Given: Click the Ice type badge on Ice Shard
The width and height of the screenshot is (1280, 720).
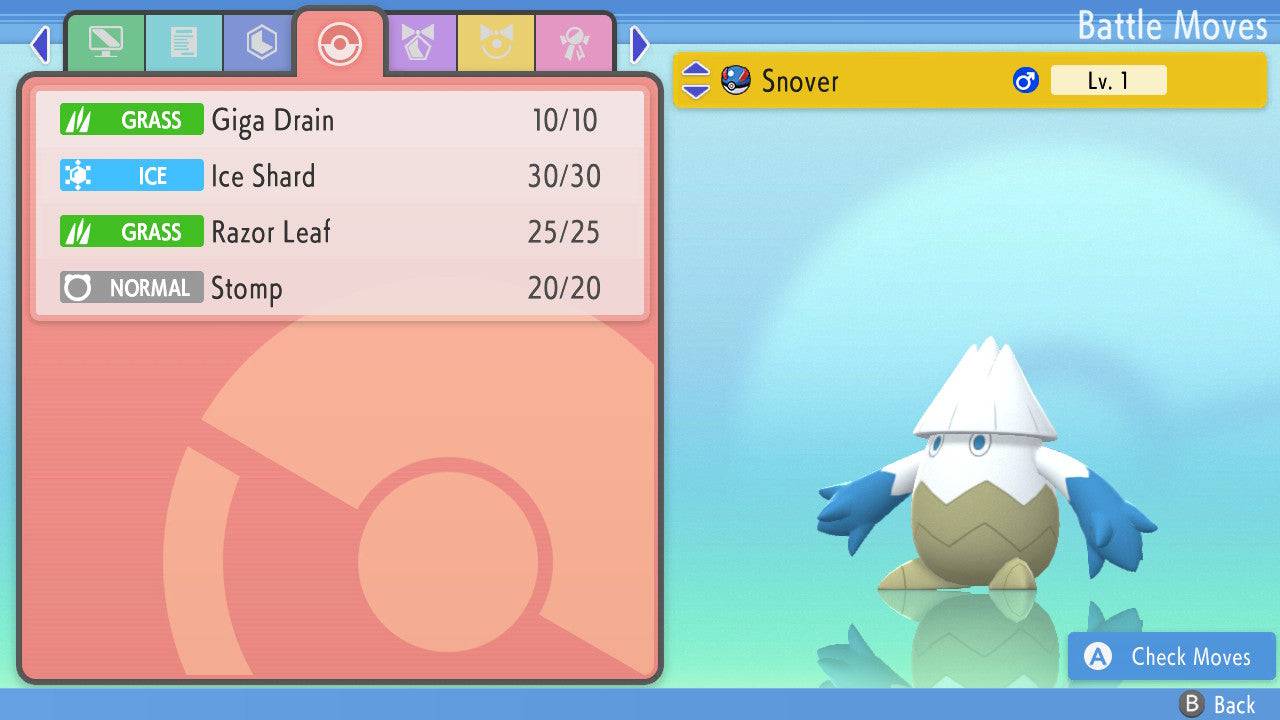Looking at the screenshot, I should click(131, 175).
